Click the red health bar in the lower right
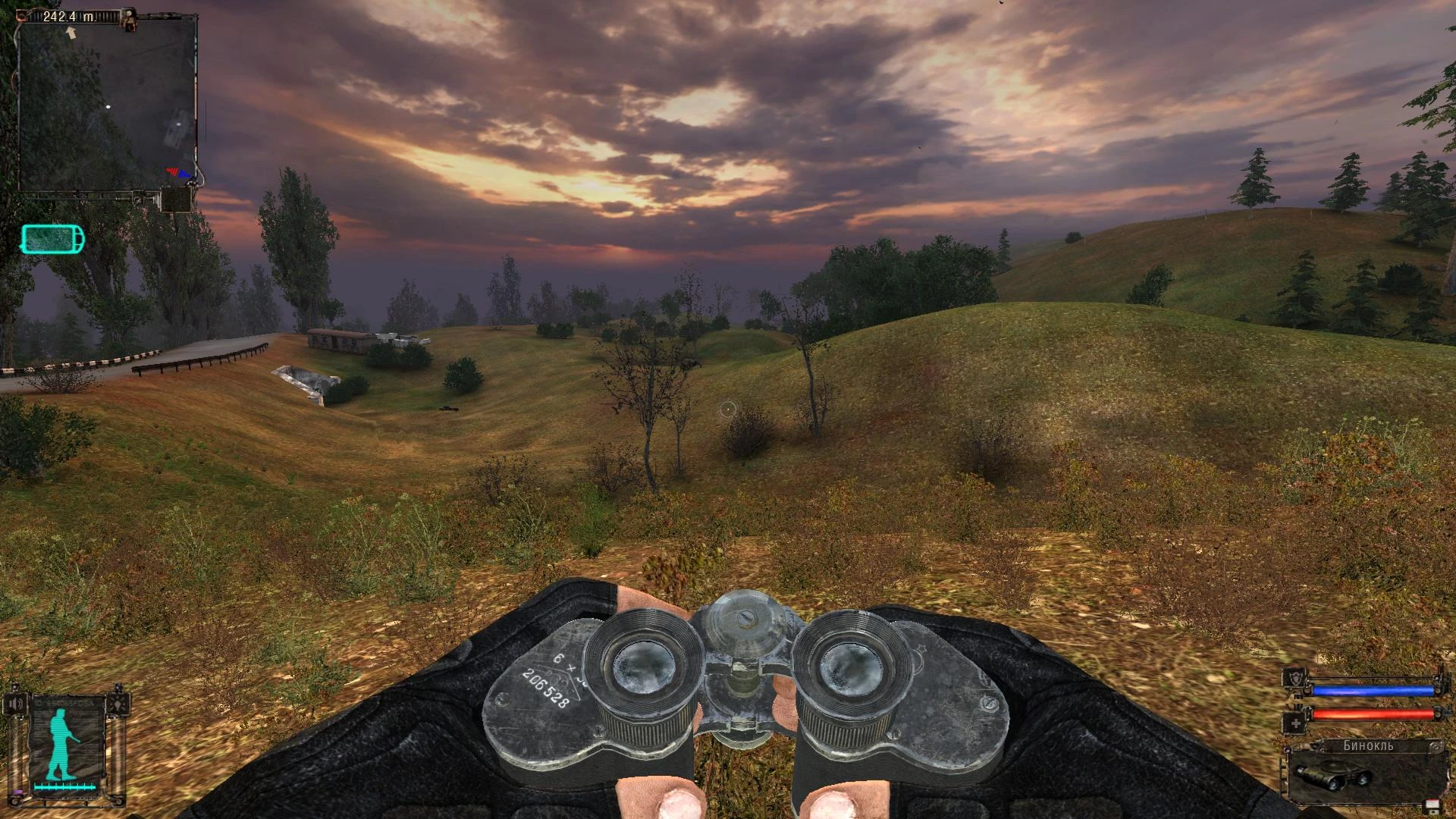The width and height of the screenshot is (1456, 819). 1373,714
